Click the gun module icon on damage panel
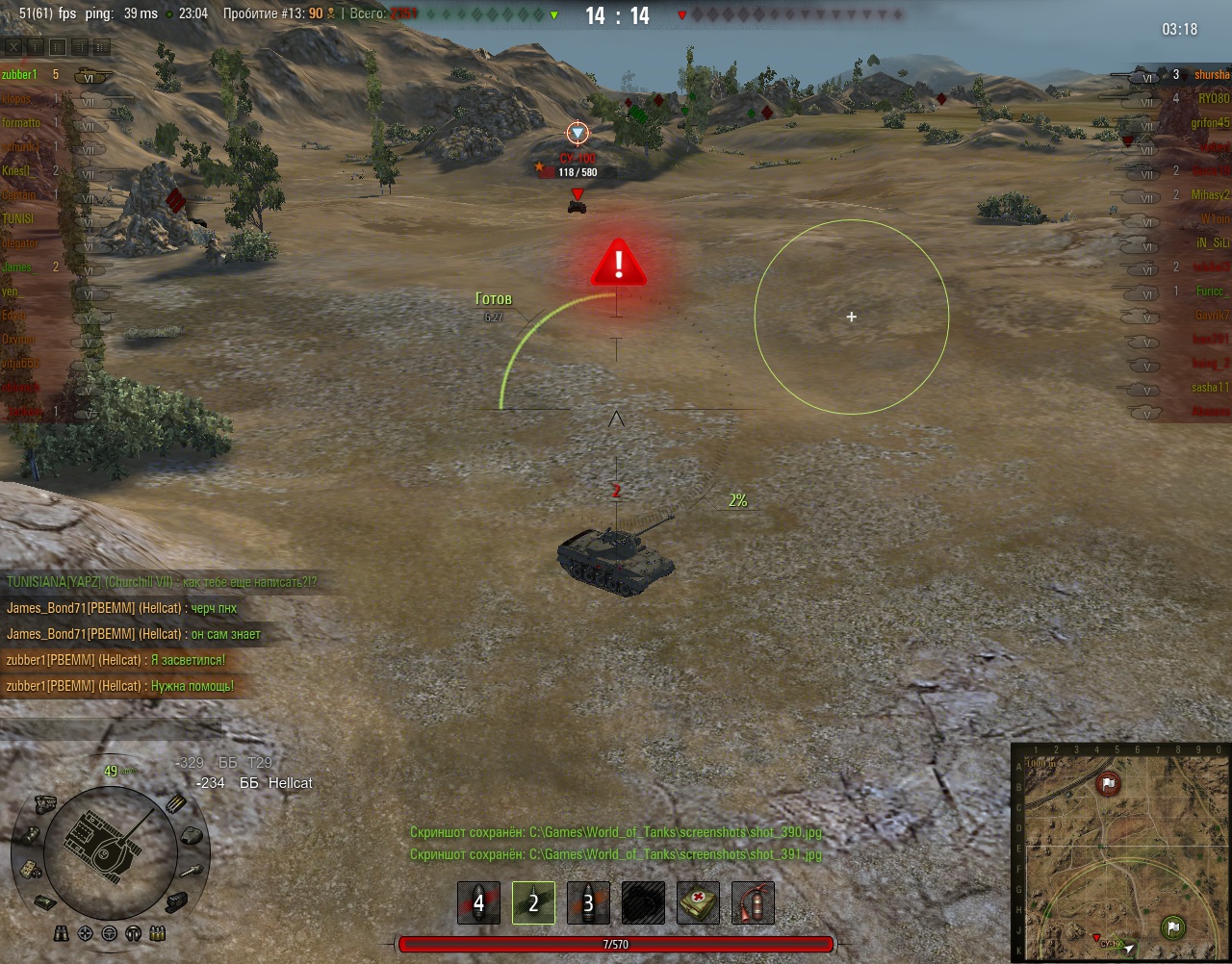The image size is (1232, 964). pyautogui.click(x=190, y=871)
